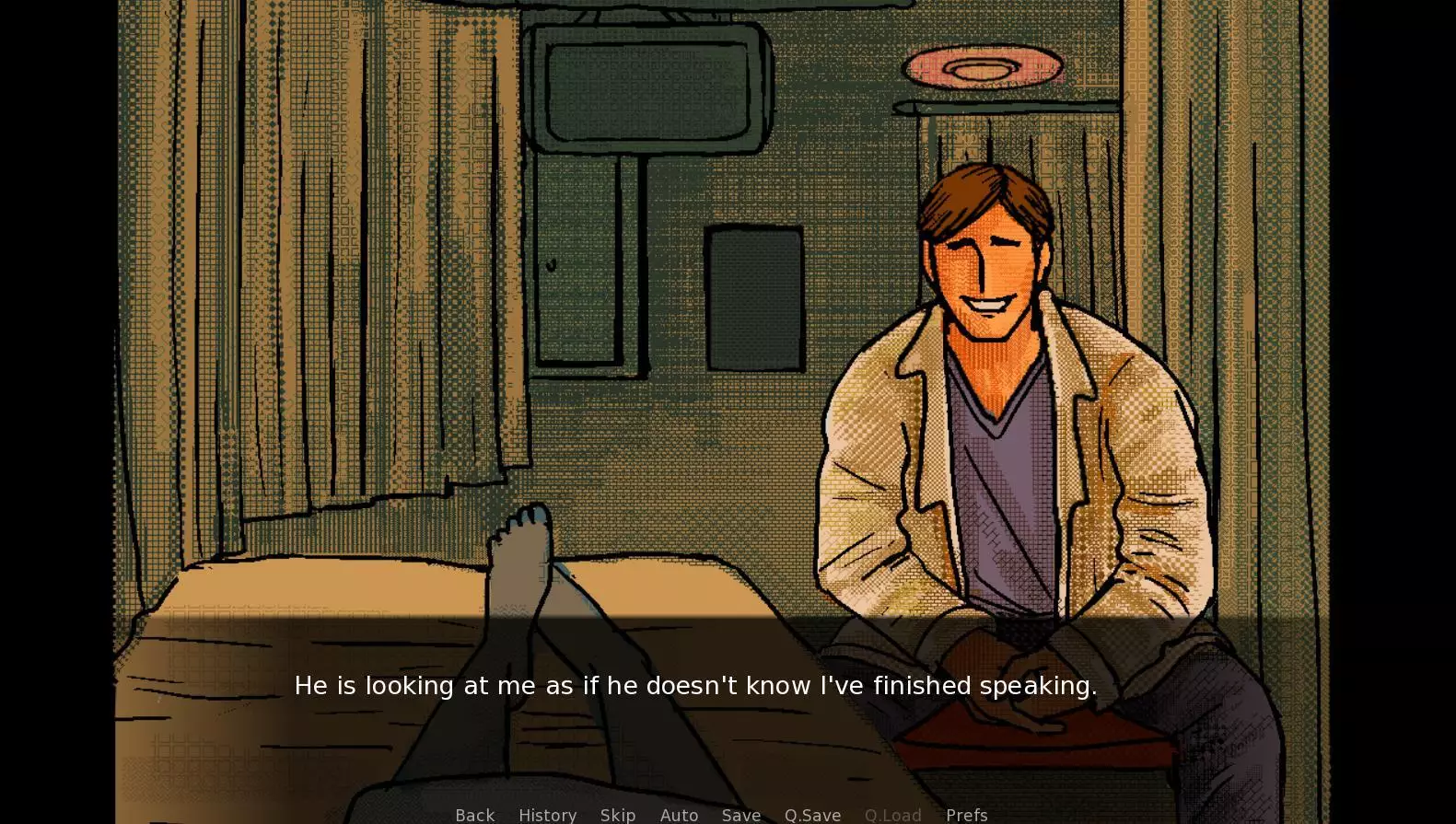1456x824 pixels.
Task: Toggle Auto advance
Action: [x=679, y=815]
